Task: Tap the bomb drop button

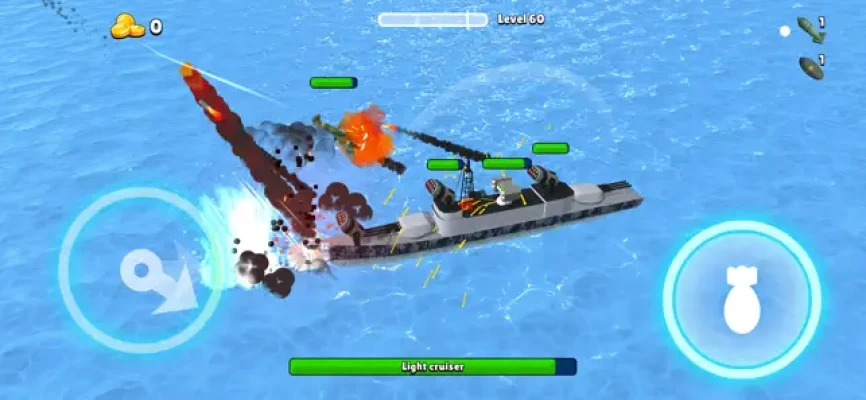Action: point(741,299)
